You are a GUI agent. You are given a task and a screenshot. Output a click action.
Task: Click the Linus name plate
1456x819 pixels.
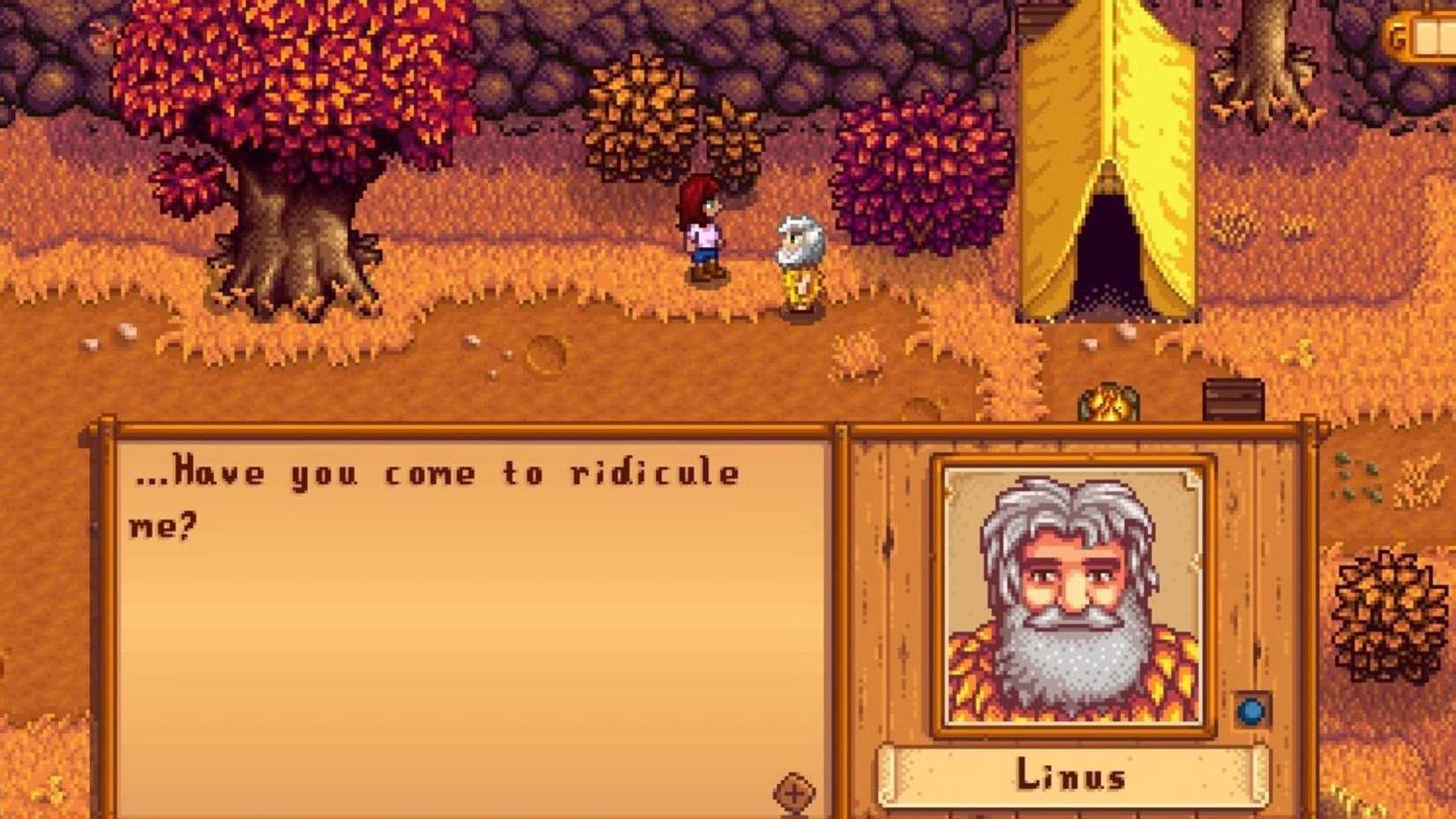coord(1070,777)
